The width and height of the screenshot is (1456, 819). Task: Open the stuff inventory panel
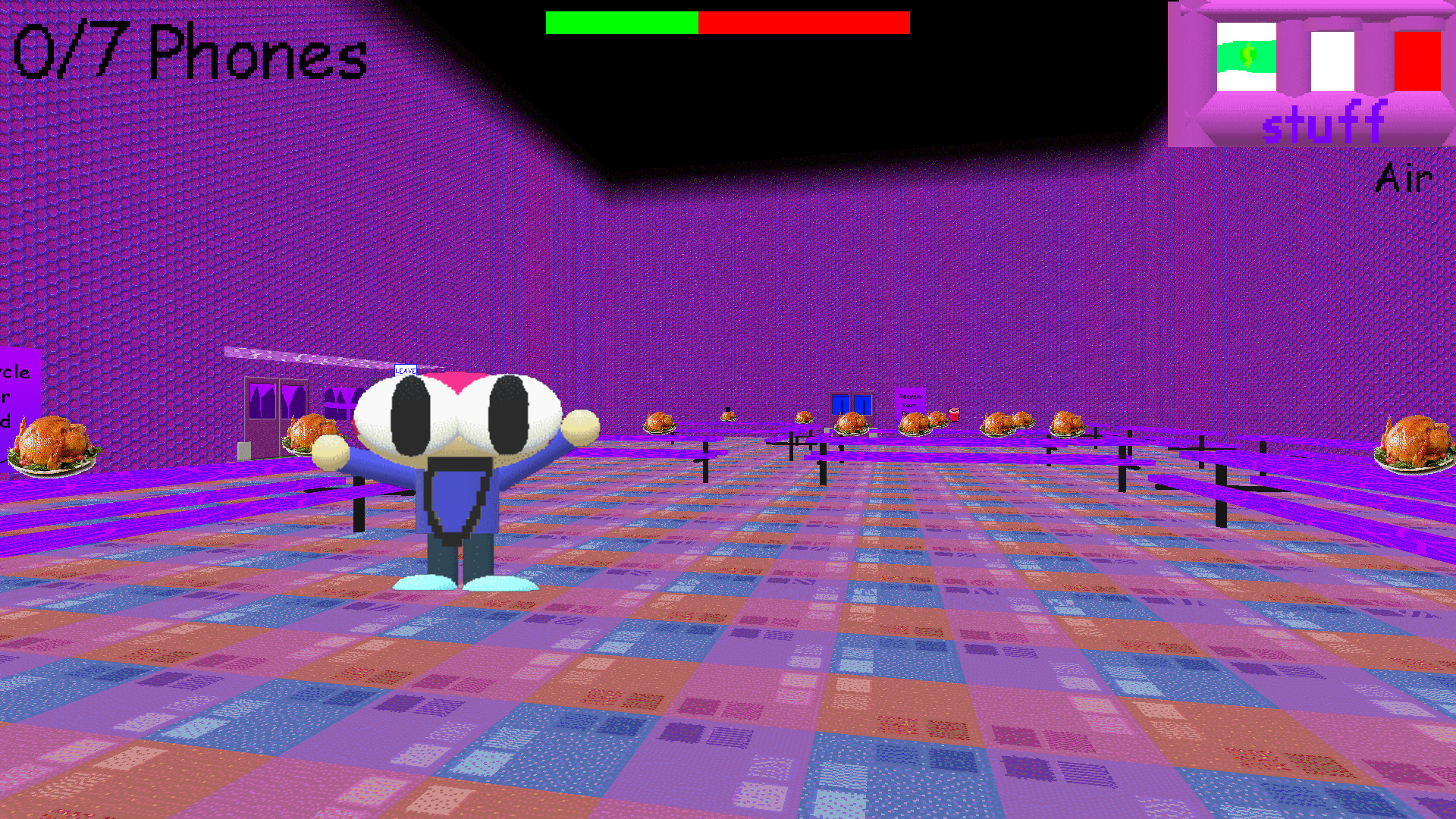(x=1323, y=121)
